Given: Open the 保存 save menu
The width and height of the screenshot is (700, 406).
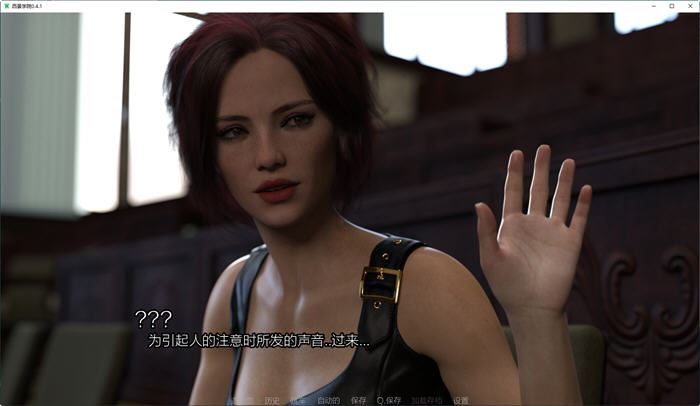Looking at the screenshot, I should coord(359,400).
